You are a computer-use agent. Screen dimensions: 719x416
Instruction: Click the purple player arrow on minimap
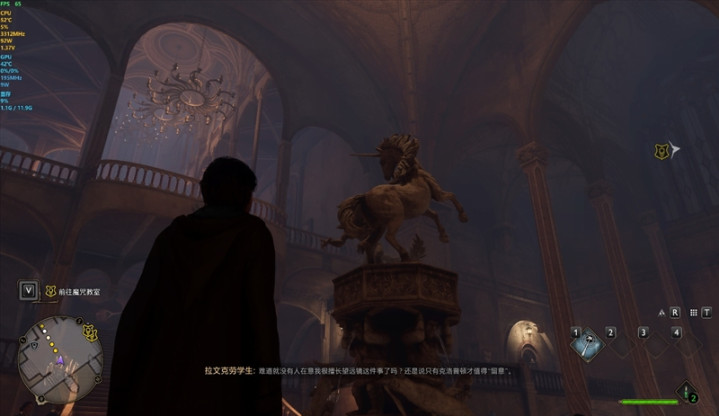[58, 360]
